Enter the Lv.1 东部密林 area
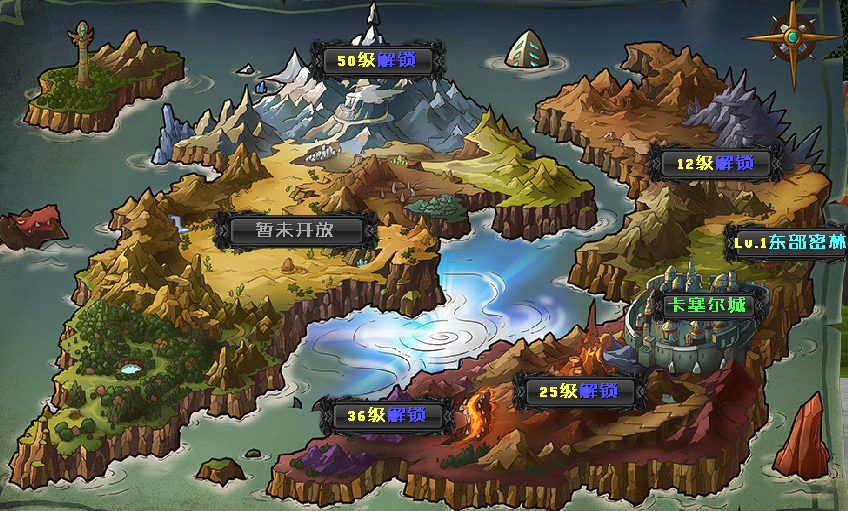 coord(789,243)
